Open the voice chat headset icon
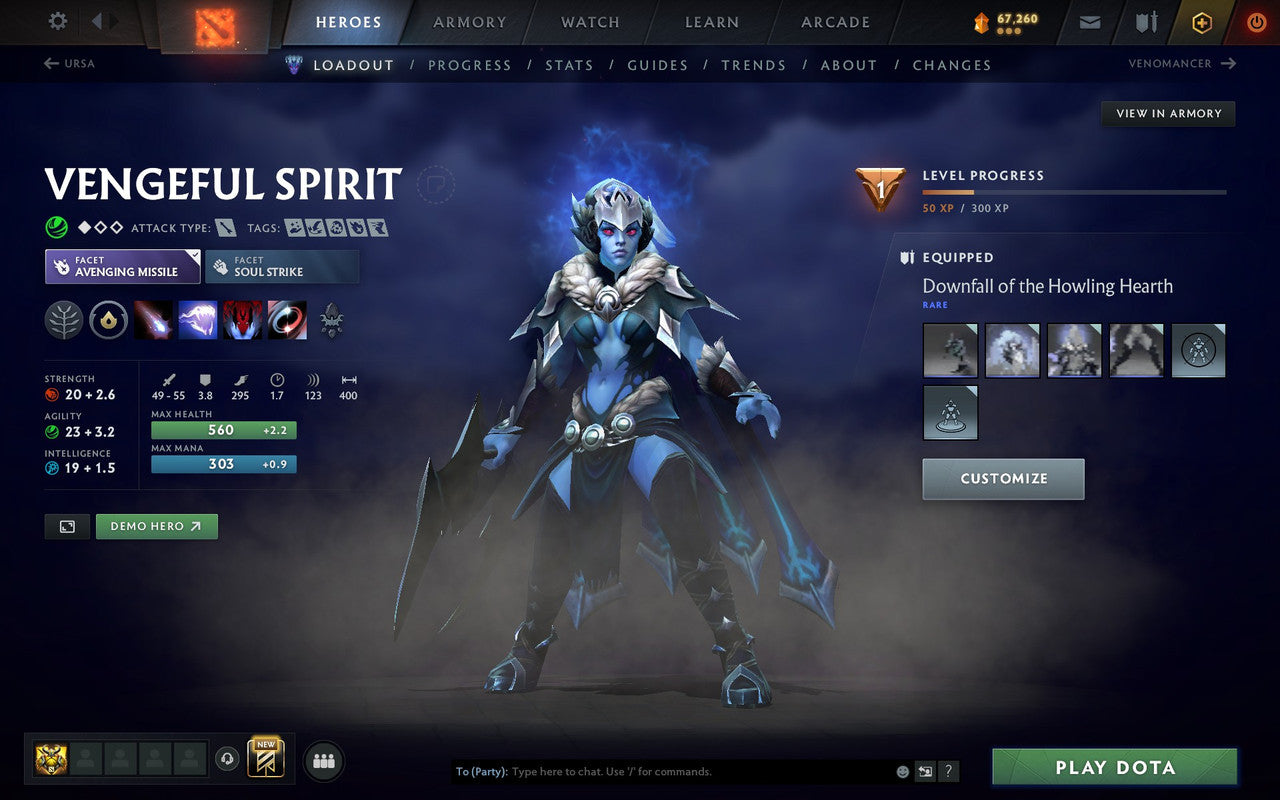 point(227,759)
